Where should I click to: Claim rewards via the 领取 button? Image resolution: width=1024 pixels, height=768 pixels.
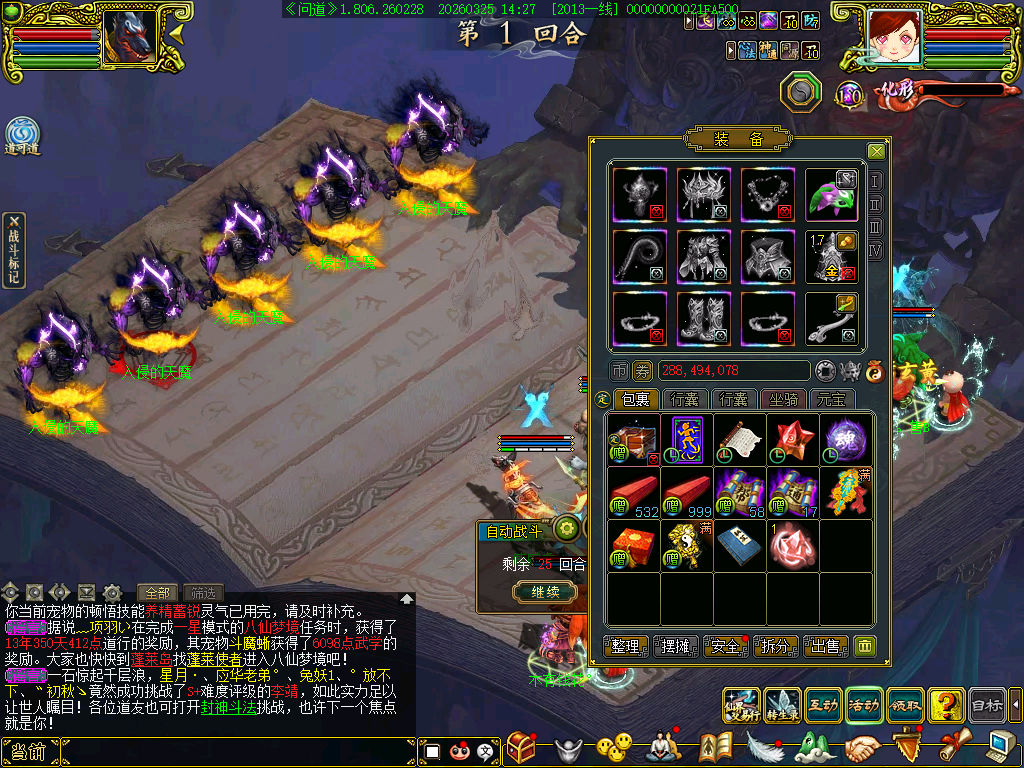pos(905,705)
